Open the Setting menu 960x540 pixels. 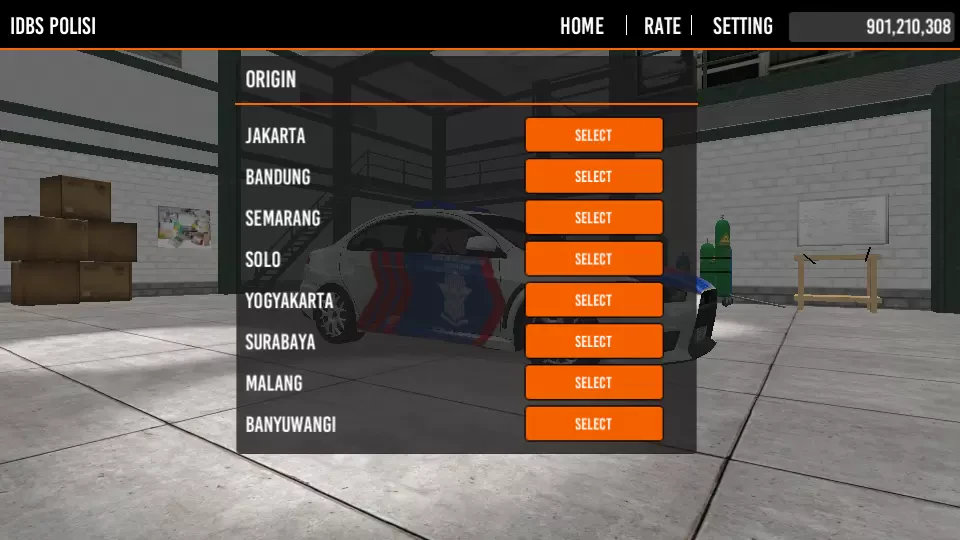(x=742, y=26)
